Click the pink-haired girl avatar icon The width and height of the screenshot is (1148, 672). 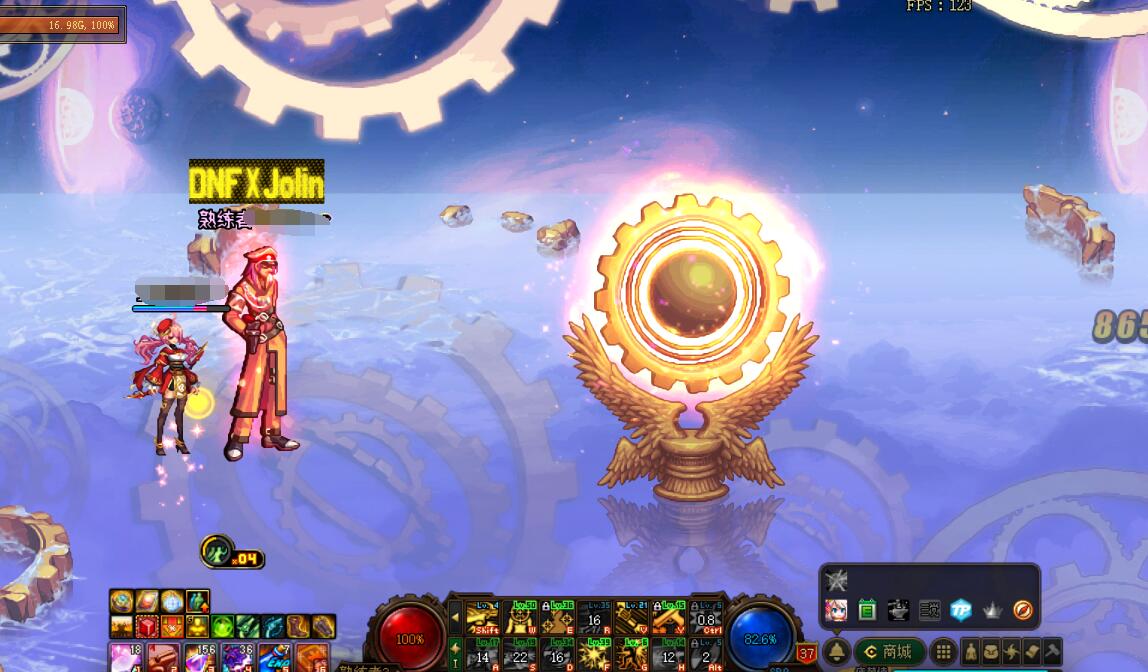coord(836,609)
